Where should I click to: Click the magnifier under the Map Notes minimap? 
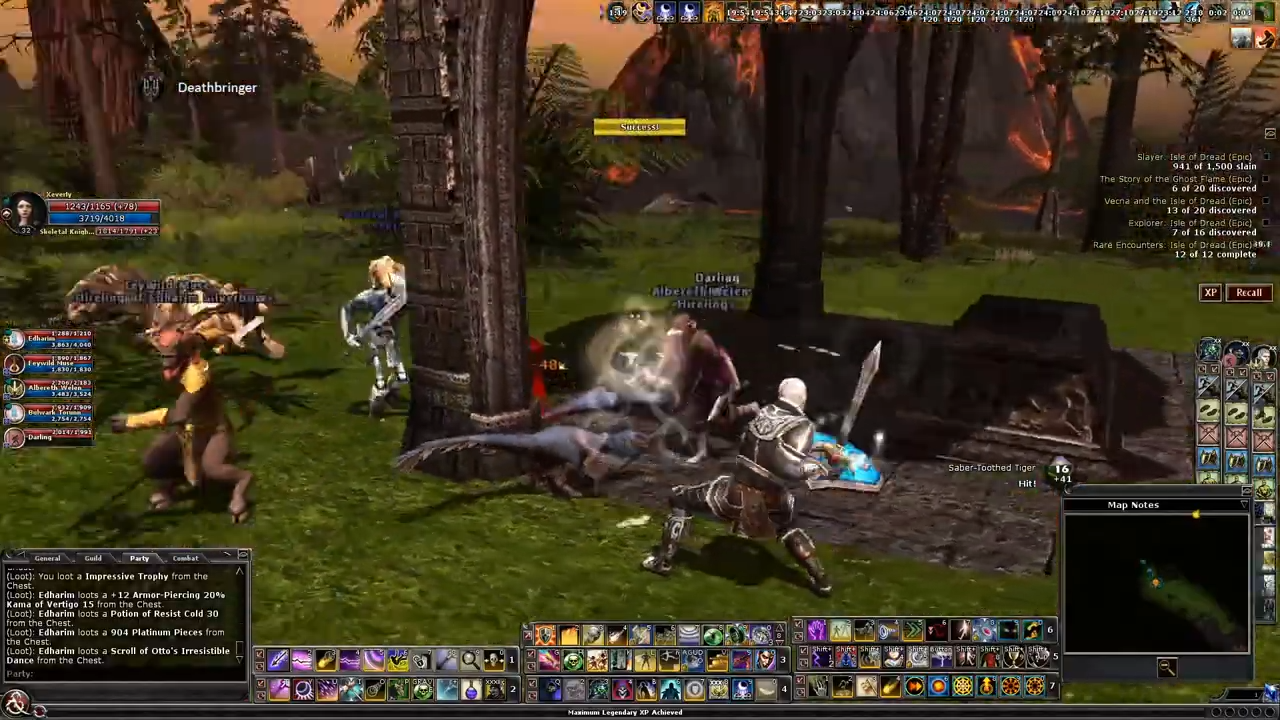tap(1167, 668)
